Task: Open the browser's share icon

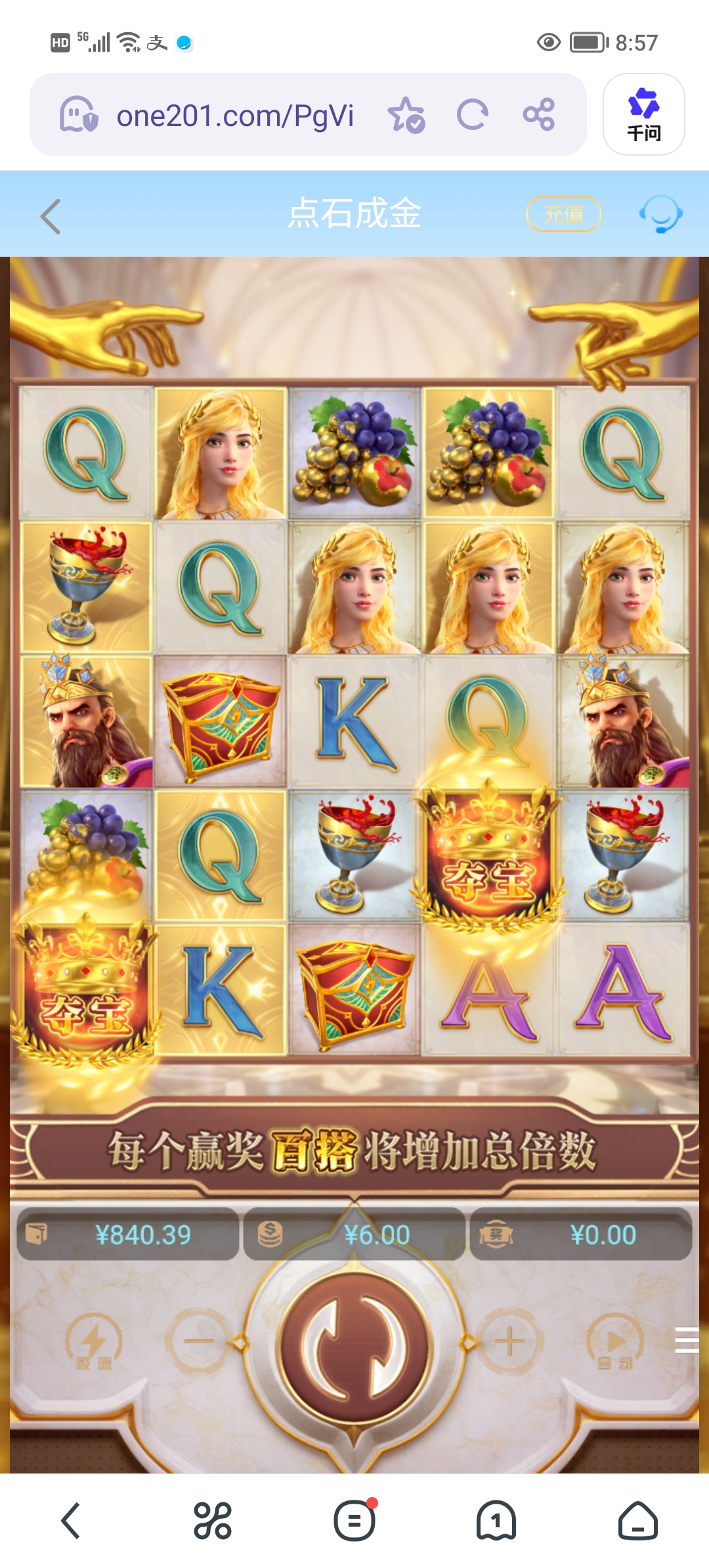Action: (539, 115)
